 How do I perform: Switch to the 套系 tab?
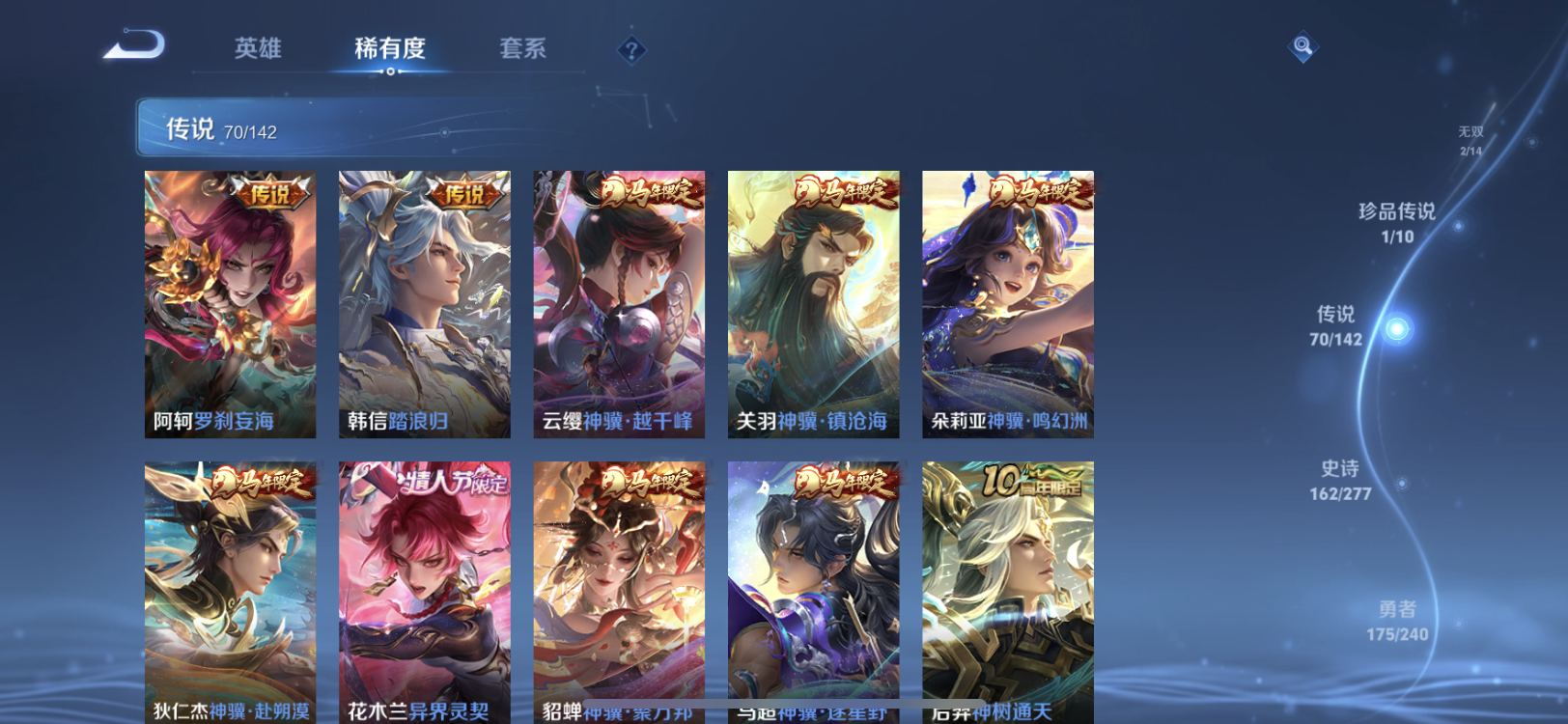[x=522, y=50]
